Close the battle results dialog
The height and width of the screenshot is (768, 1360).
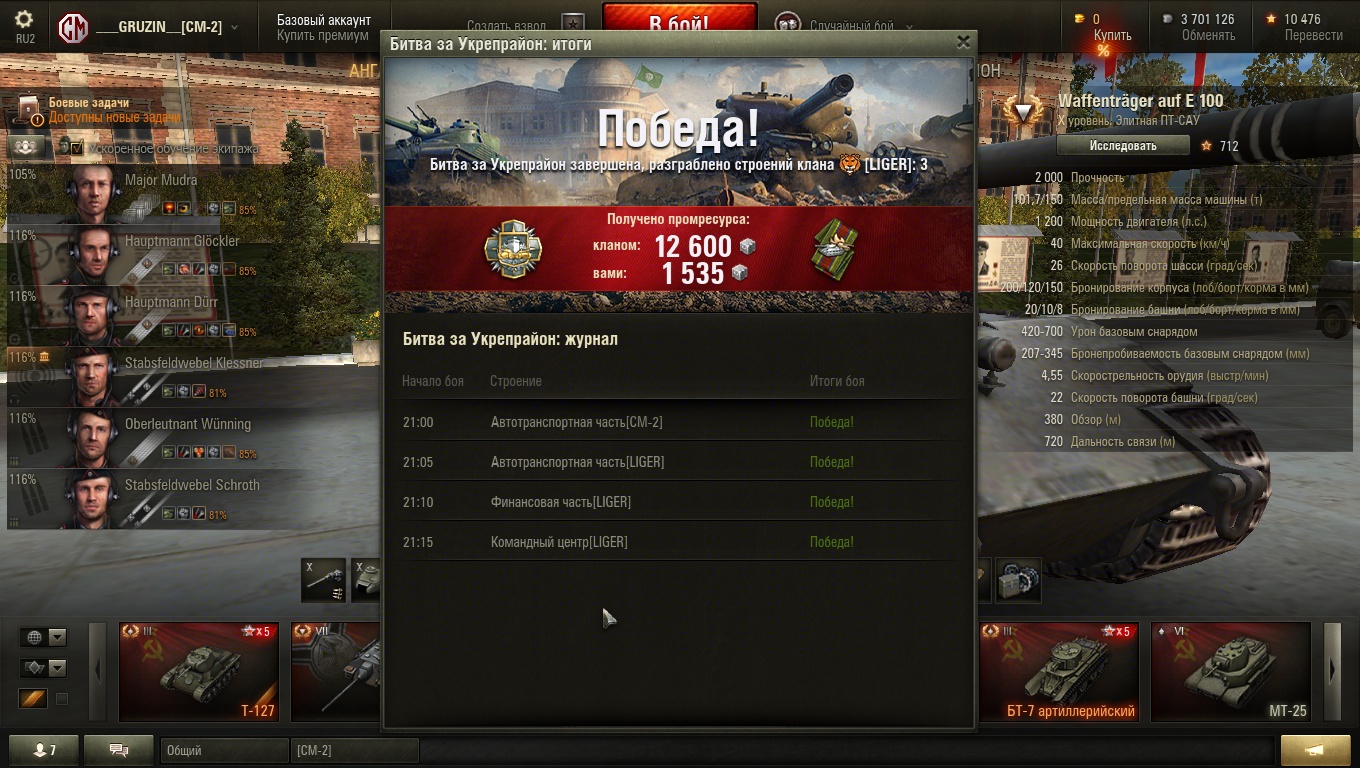963,42
